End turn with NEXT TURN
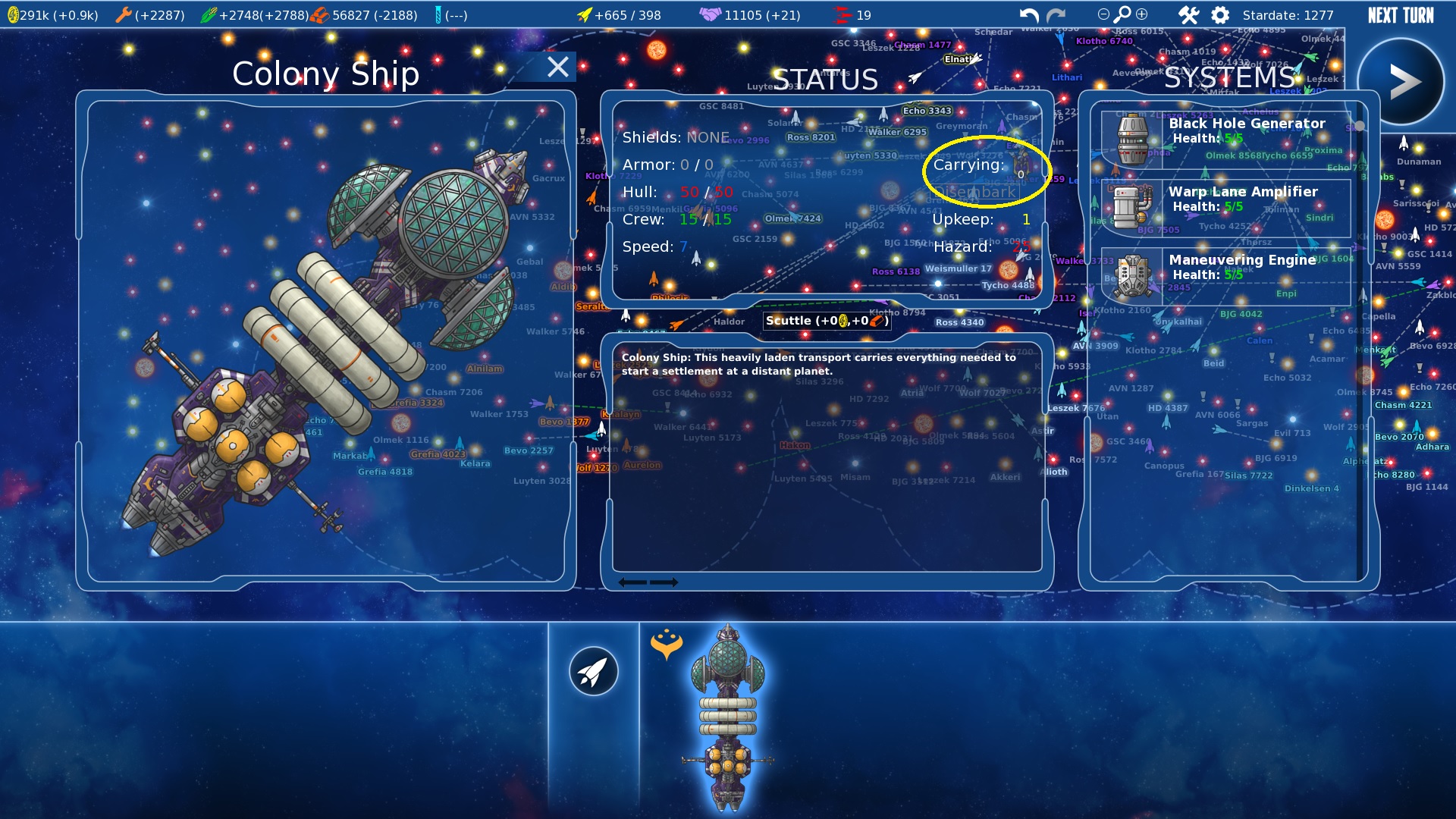The image size is (1456, 819). [x=1401, y=15]
